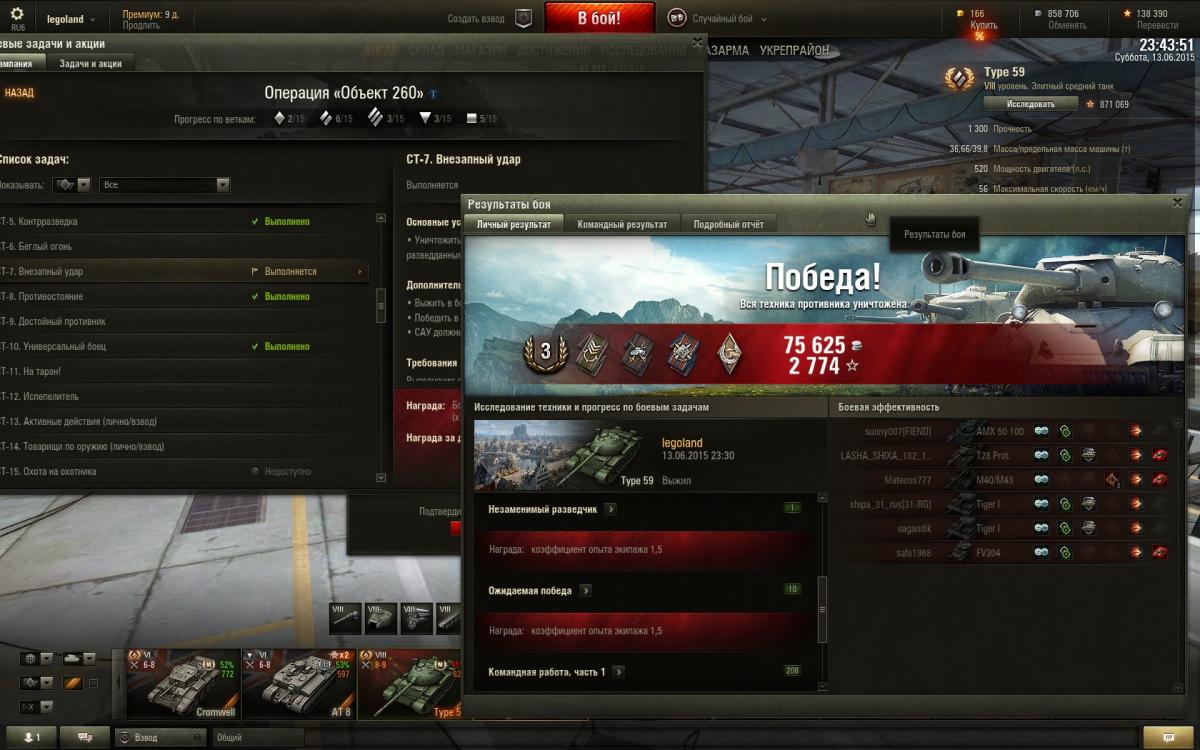Open the Задачи и акции tab
This screenshot has width=1200, height=750.
coord(90,64)
